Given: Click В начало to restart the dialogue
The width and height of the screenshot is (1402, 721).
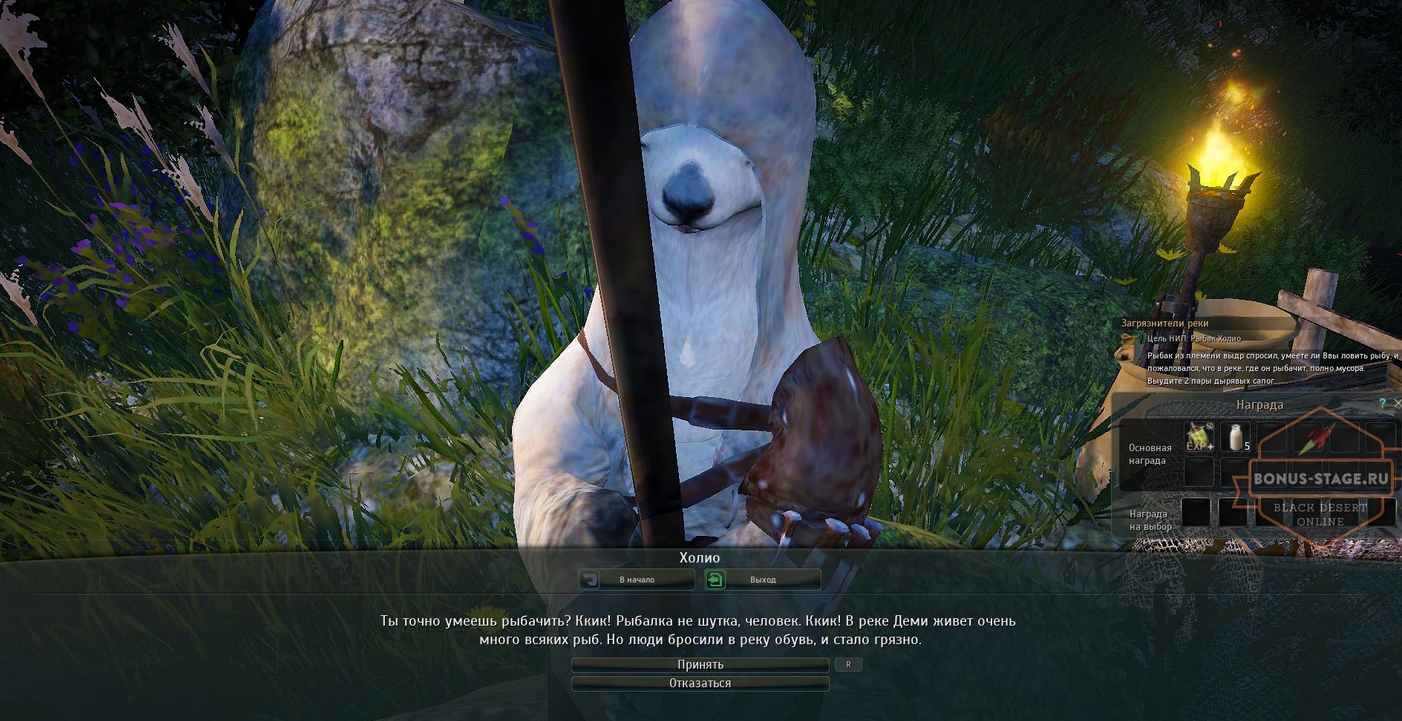Looking at the screenshot, I should coord(636,579).
